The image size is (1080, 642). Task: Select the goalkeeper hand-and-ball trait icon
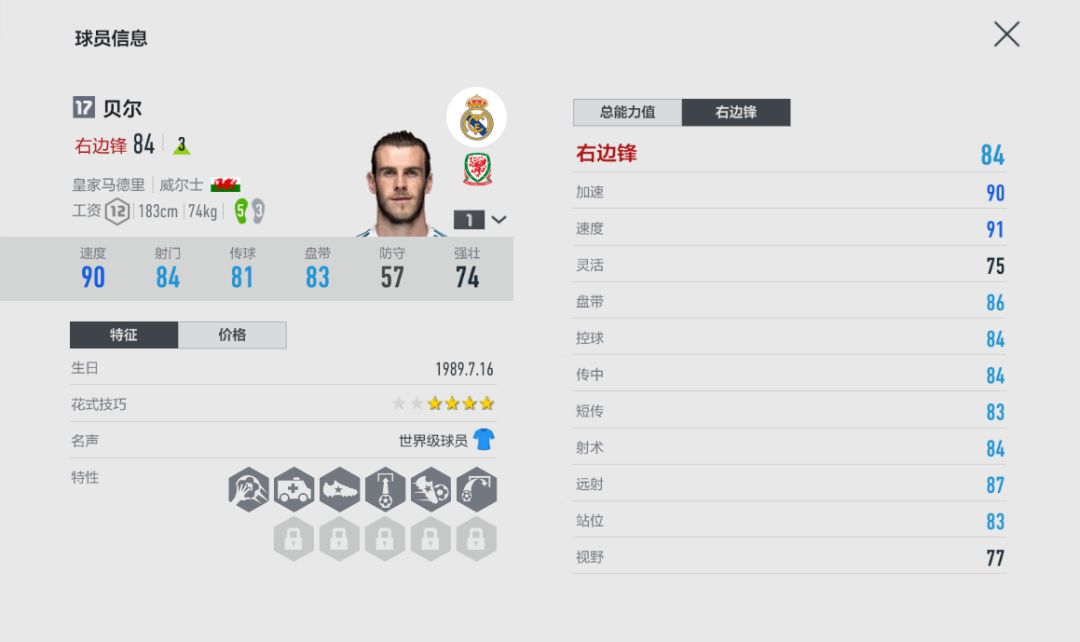point(248,490)
